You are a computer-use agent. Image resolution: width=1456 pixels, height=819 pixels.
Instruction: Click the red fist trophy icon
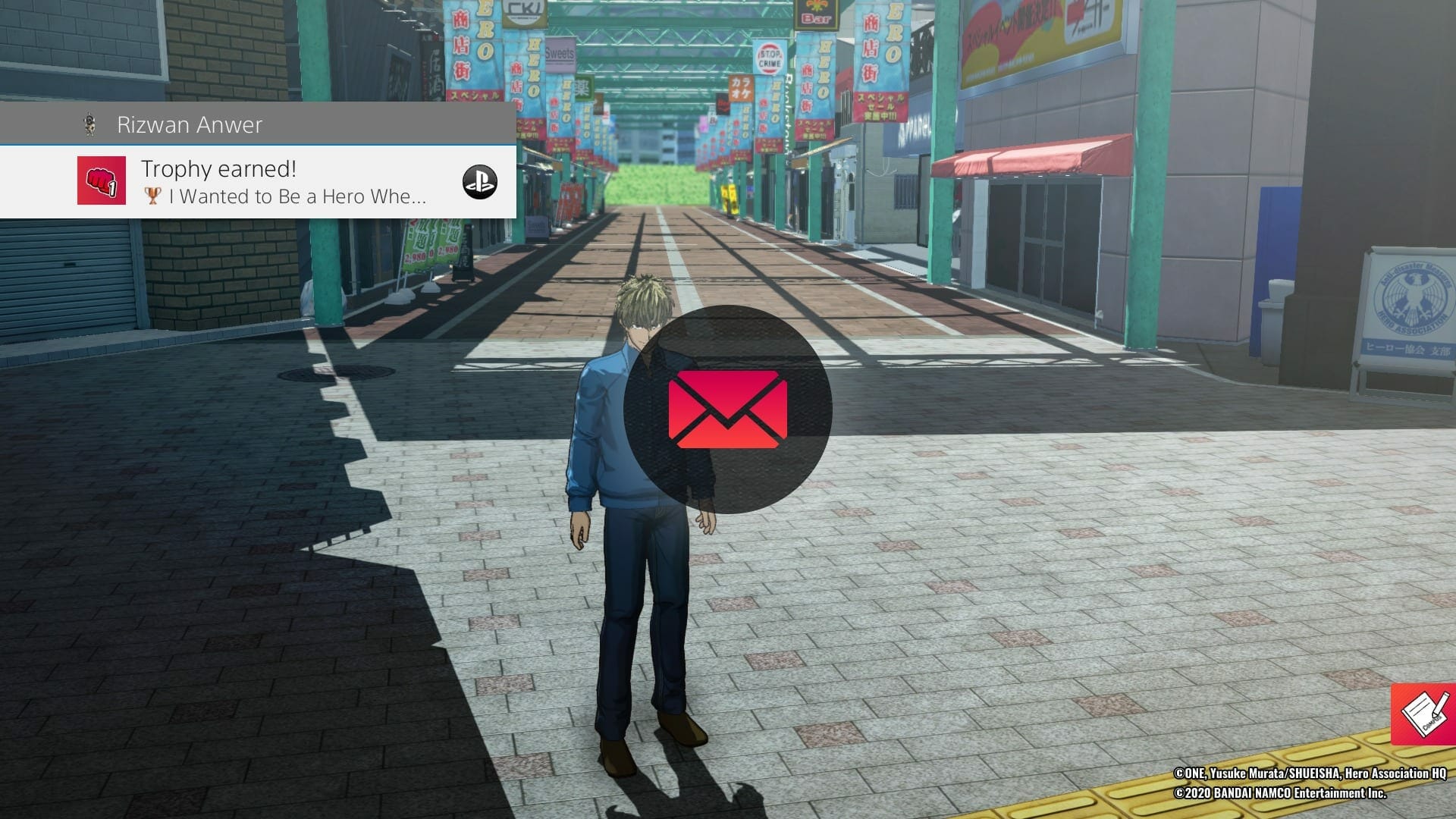click(102, 180)
